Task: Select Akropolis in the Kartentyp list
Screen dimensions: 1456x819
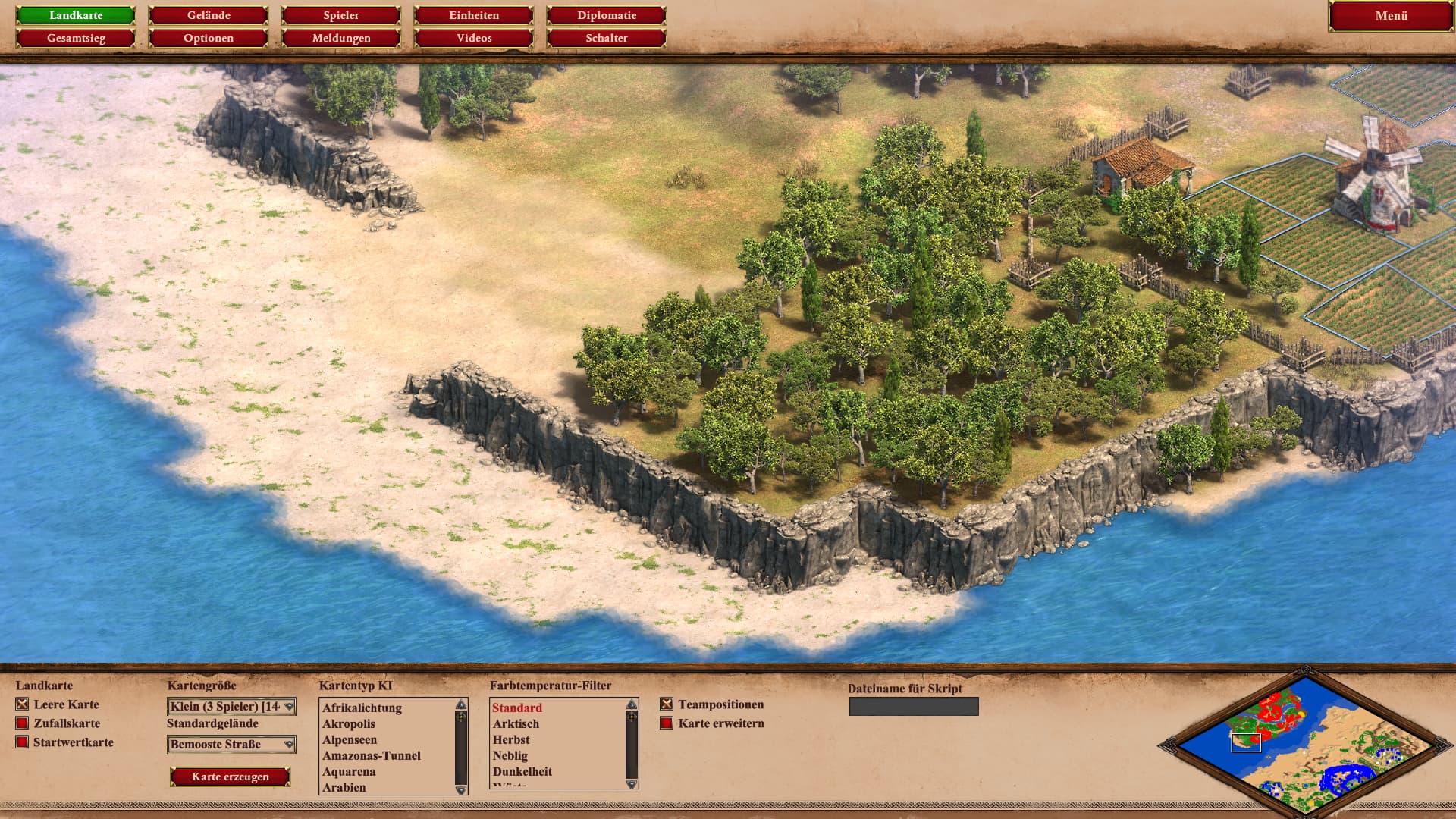Action: (x=349, y=724)
